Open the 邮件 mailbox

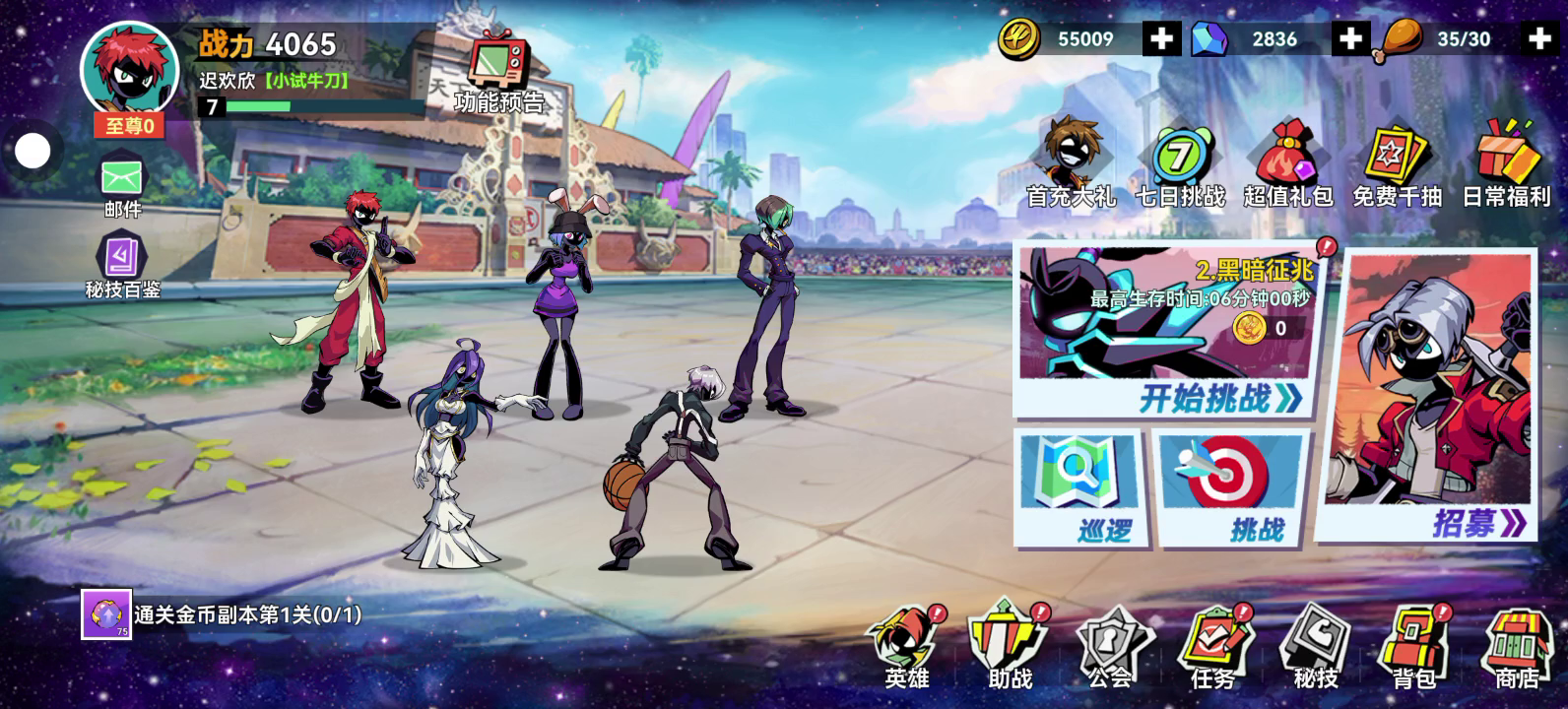tap(122, 187)
